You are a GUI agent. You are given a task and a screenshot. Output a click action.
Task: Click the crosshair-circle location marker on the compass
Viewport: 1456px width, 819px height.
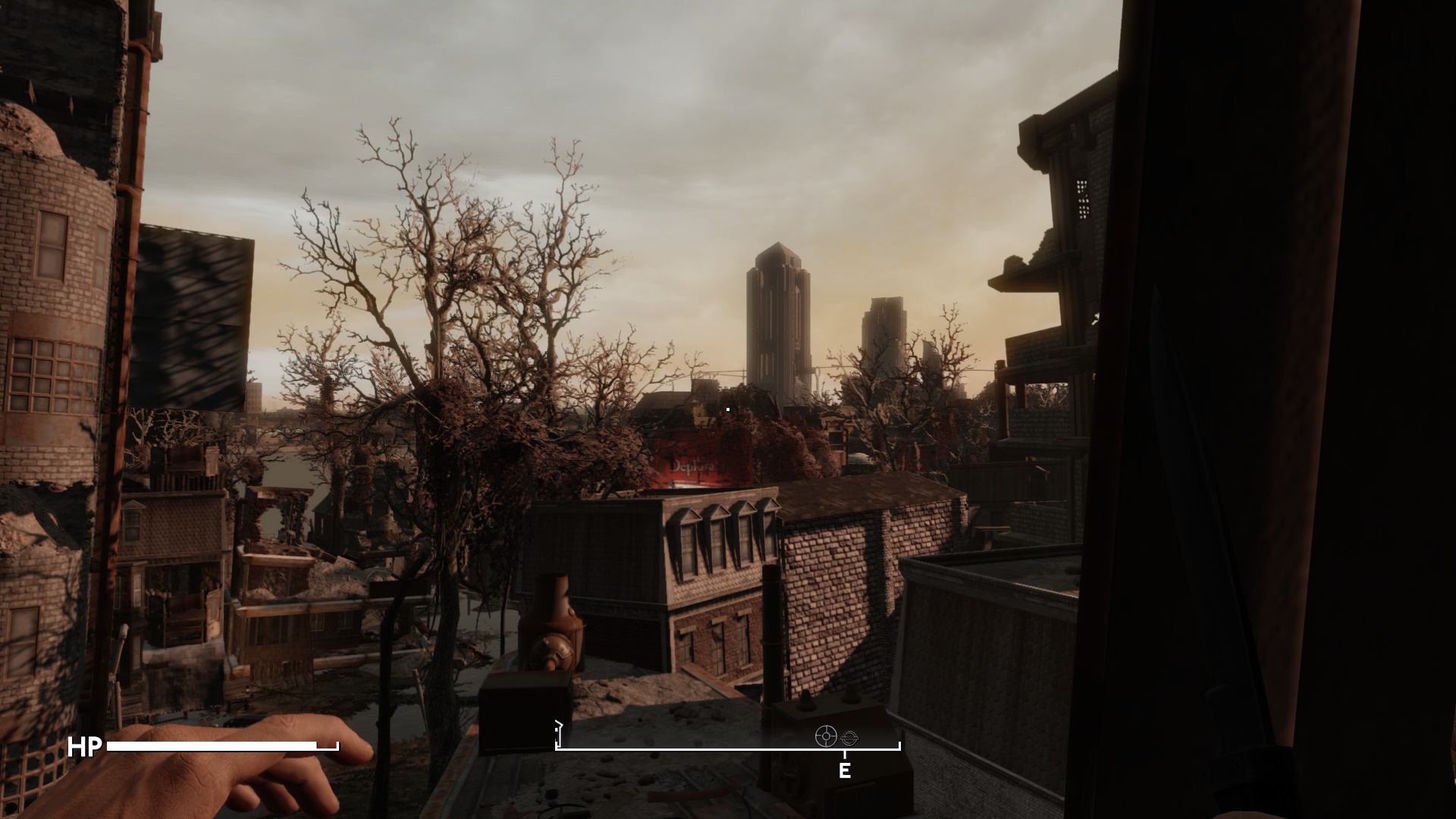[825, 736]
